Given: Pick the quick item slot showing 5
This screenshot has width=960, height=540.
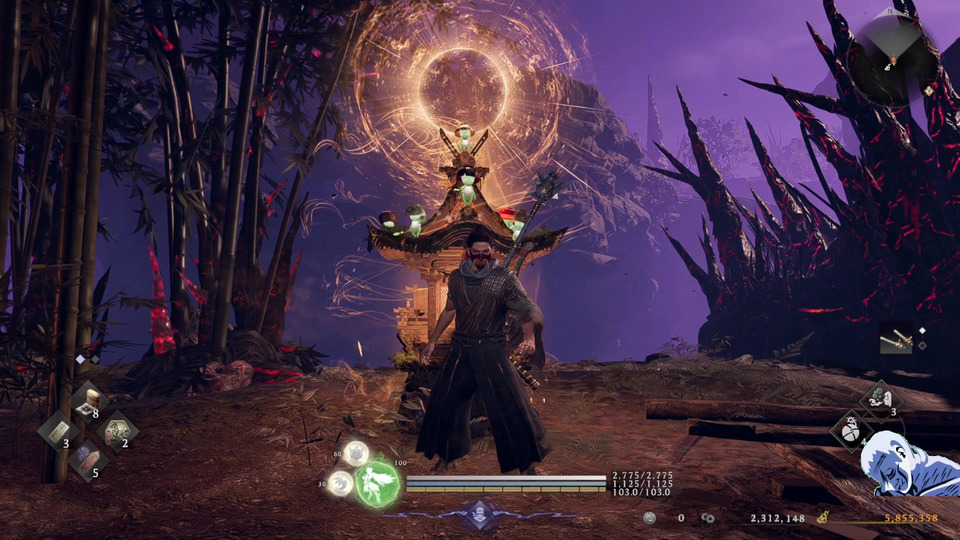Looking at the screenshot, I should pos(88,460).
